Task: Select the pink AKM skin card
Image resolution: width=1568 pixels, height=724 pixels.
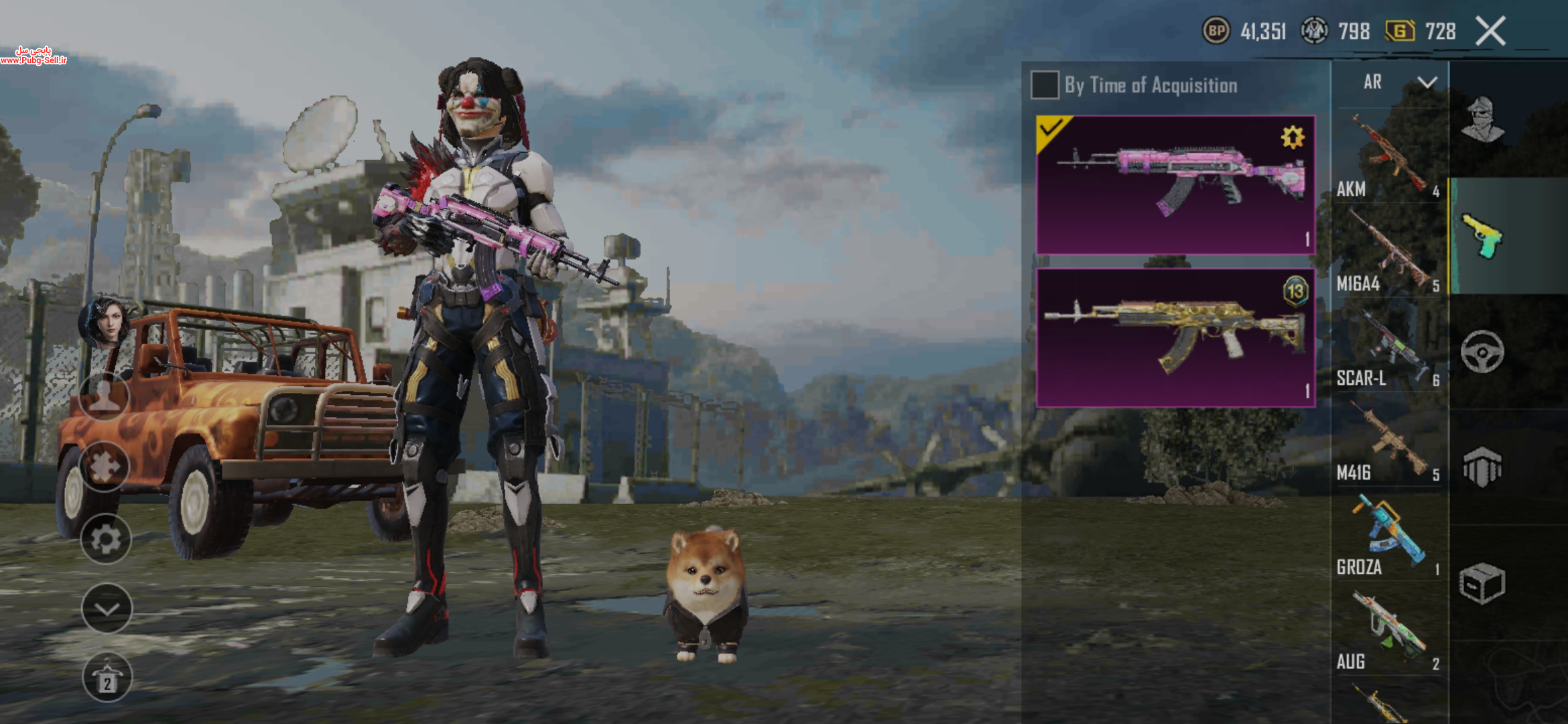Action: (1175, 185)
